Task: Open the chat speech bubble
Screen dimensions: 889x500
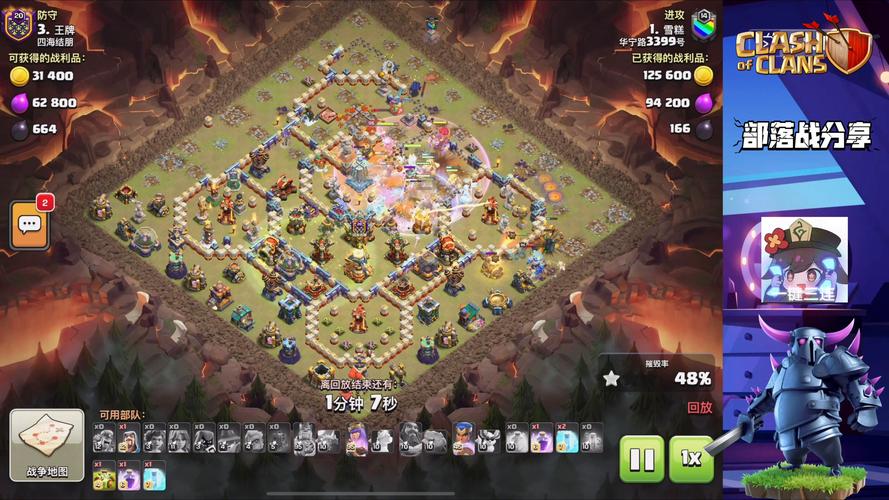Action: pyautogui.click(x=30, y=225)
